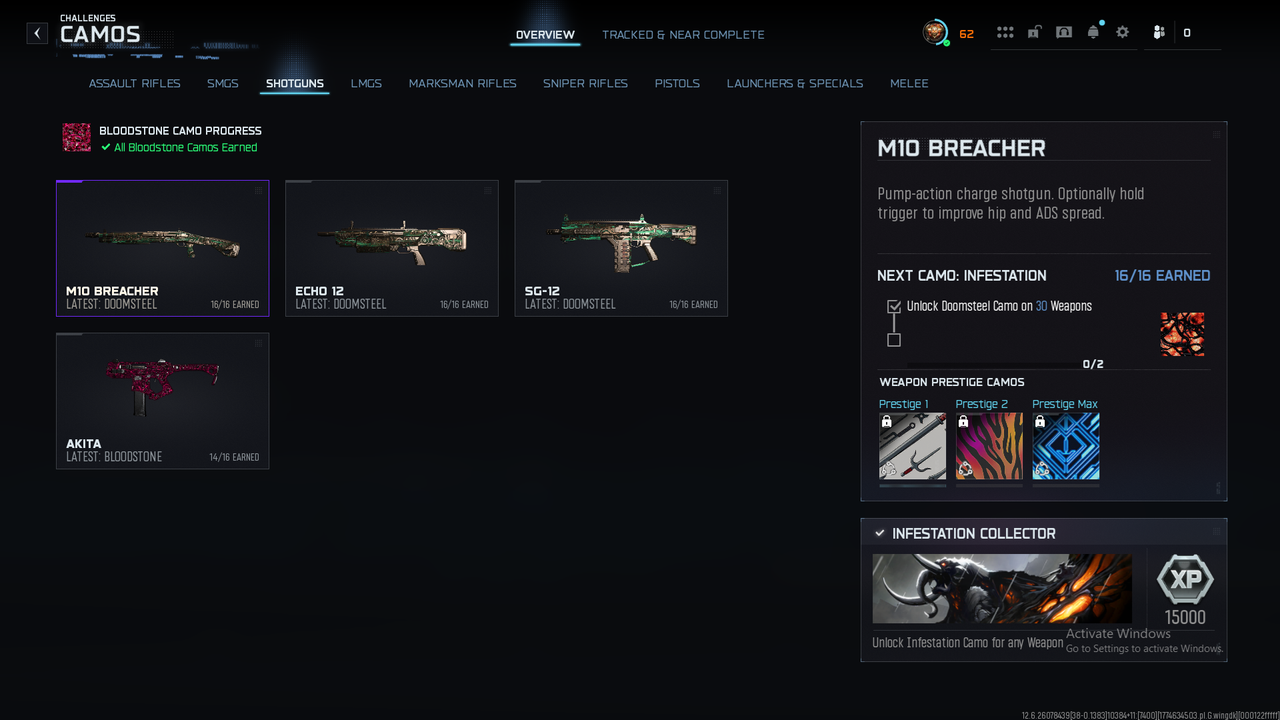Open the Infestation Collector challenge panel
Screen dimensions: 1280x720
[x=1043, y=589]
